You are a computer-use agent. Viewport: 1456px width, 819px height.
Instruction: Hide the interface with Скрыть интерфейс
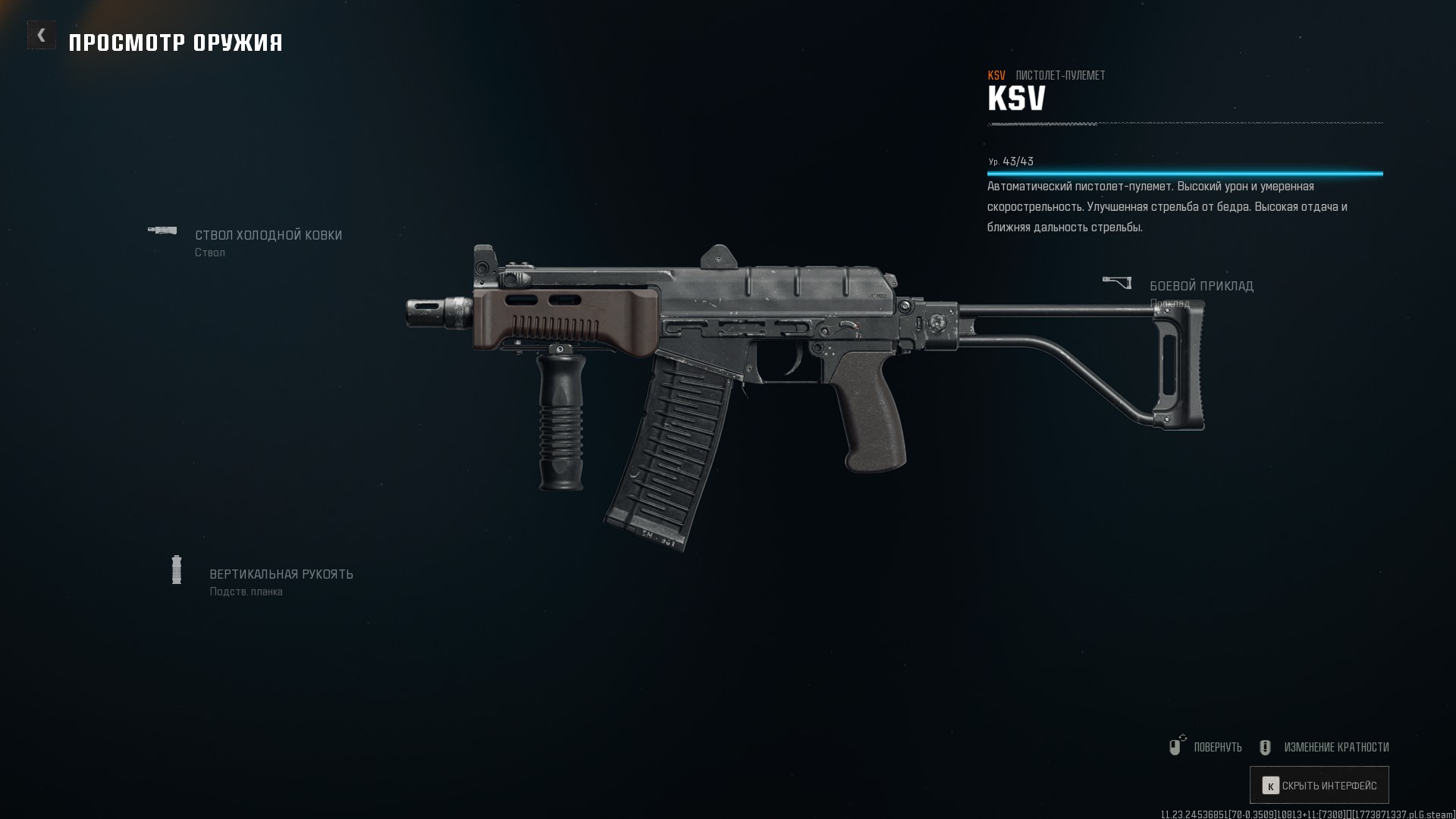1319,786
